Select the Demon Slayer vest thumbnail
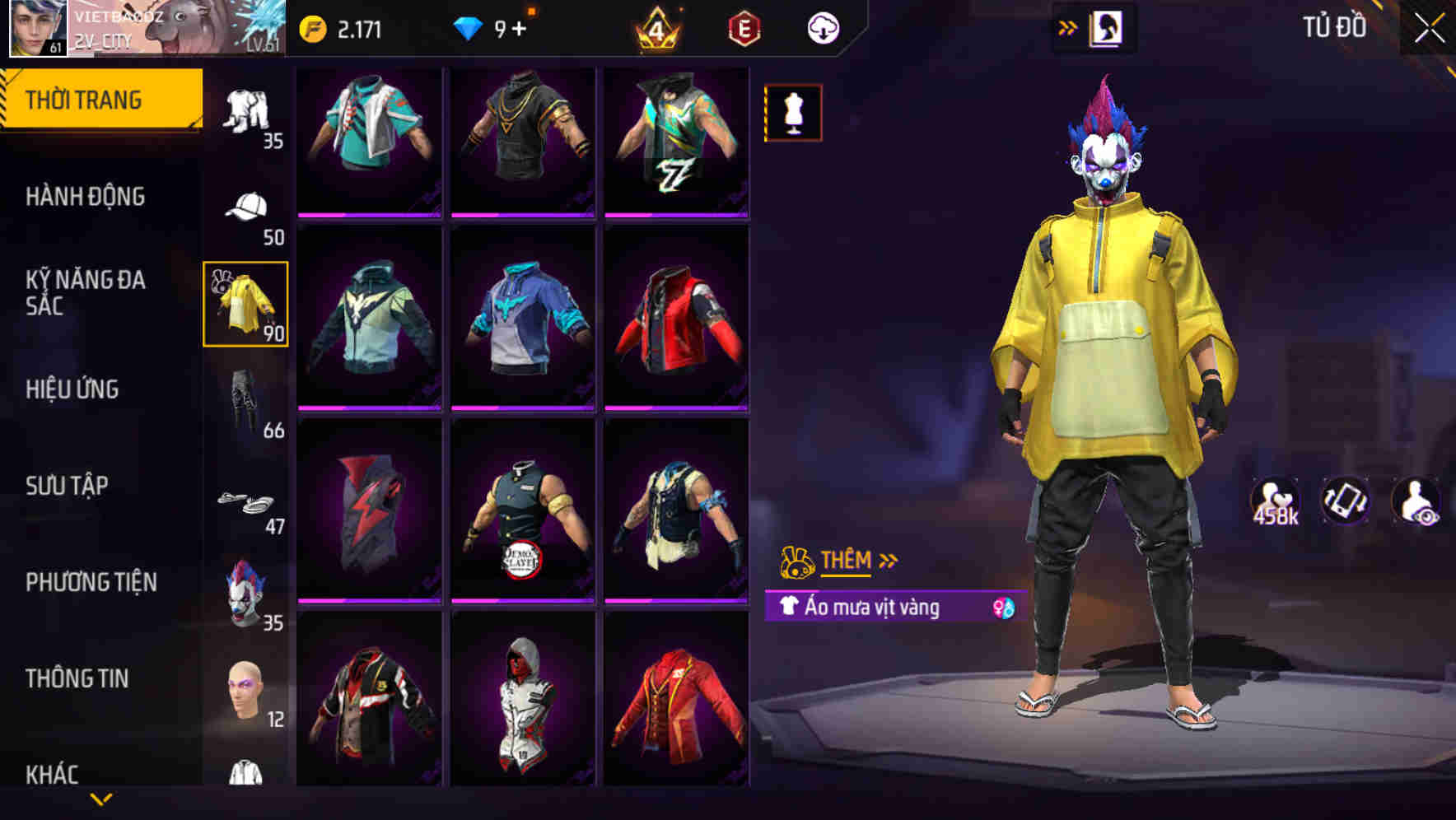The width and height of the screenshot is (1456, 820). tap(525, 519)
